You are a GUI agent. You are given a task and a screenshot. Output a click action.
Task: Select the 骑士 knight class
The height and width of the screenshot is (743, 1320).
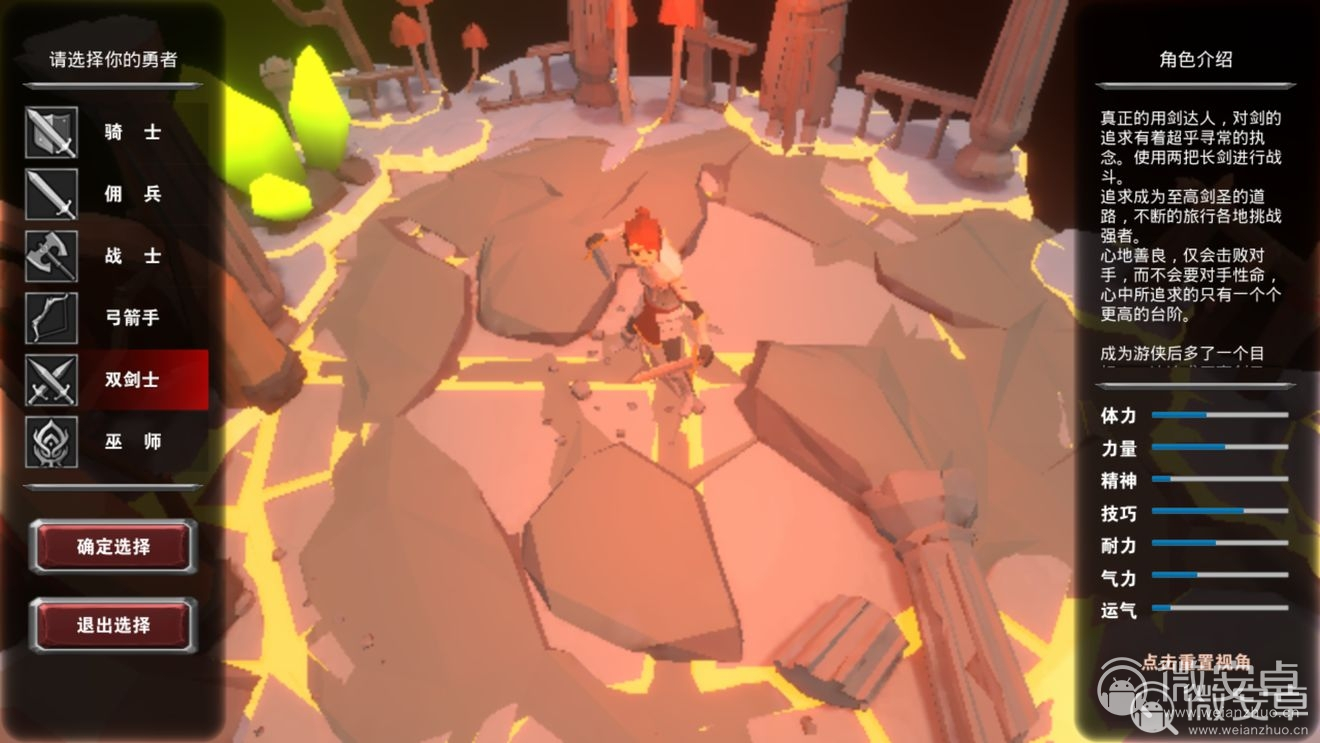point(133,132)
